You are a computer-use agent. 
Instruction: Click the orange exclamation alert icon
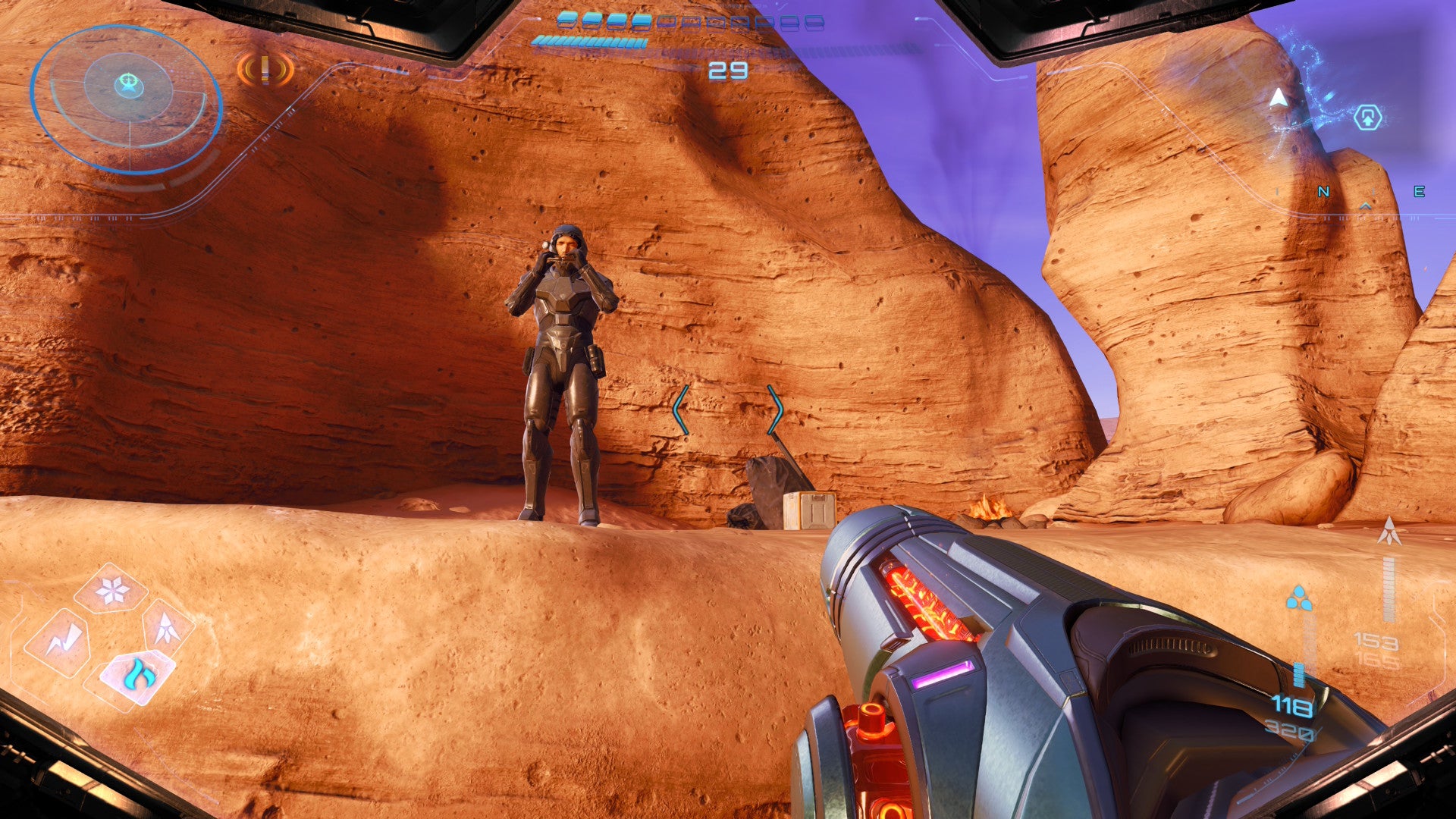(265, 71)
